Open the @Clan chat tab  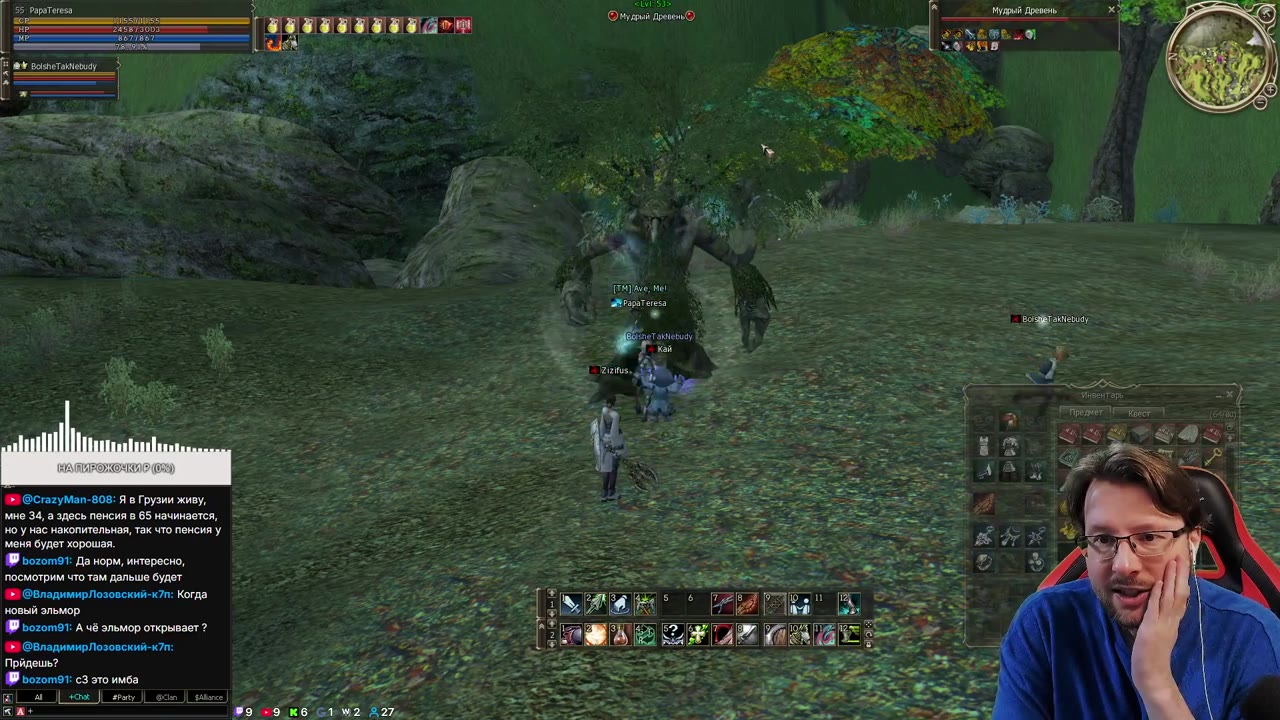pyautogui.click(x=166, y=697)
